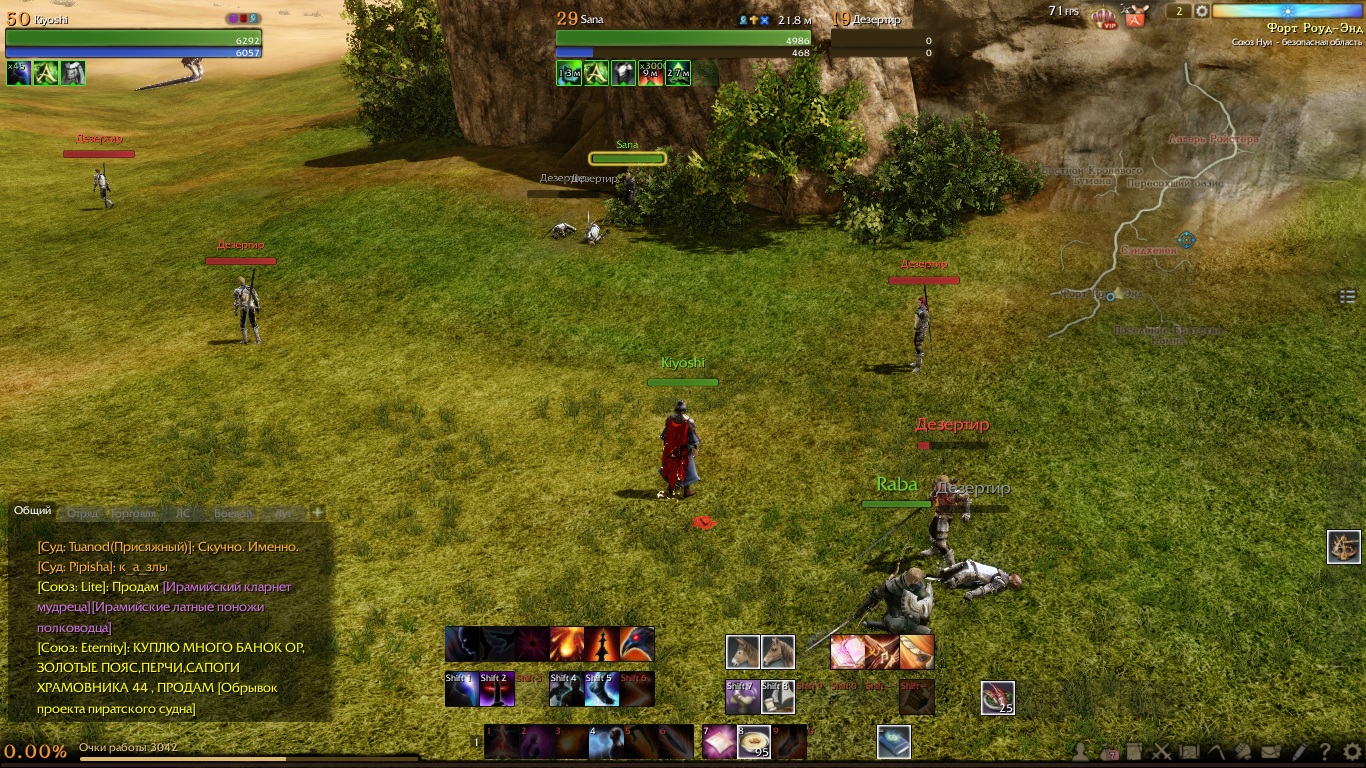The width and height of the screenshot is (1366, 768).
Task: Switch to the Общий chat tab
Action: coord(32,511)
